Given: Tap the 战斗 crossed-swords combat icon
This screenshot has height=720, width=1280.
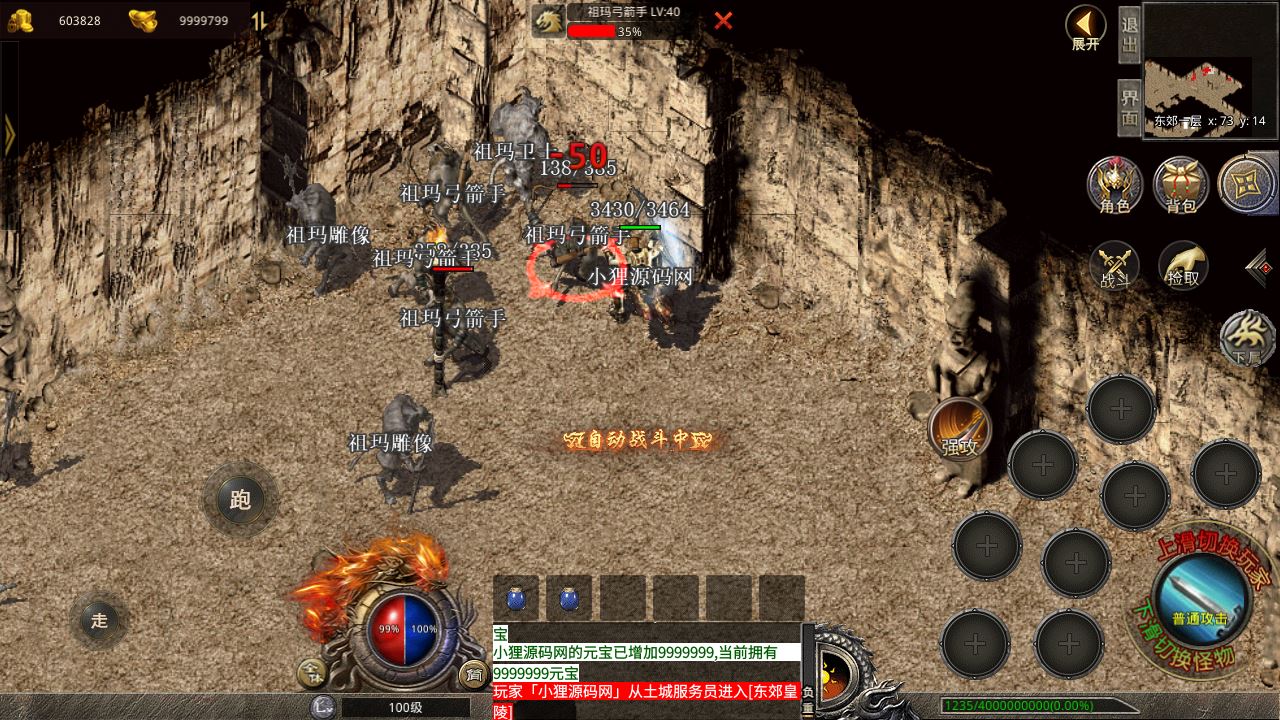Looking at the screenshot, I should (x=1115, y=266).
